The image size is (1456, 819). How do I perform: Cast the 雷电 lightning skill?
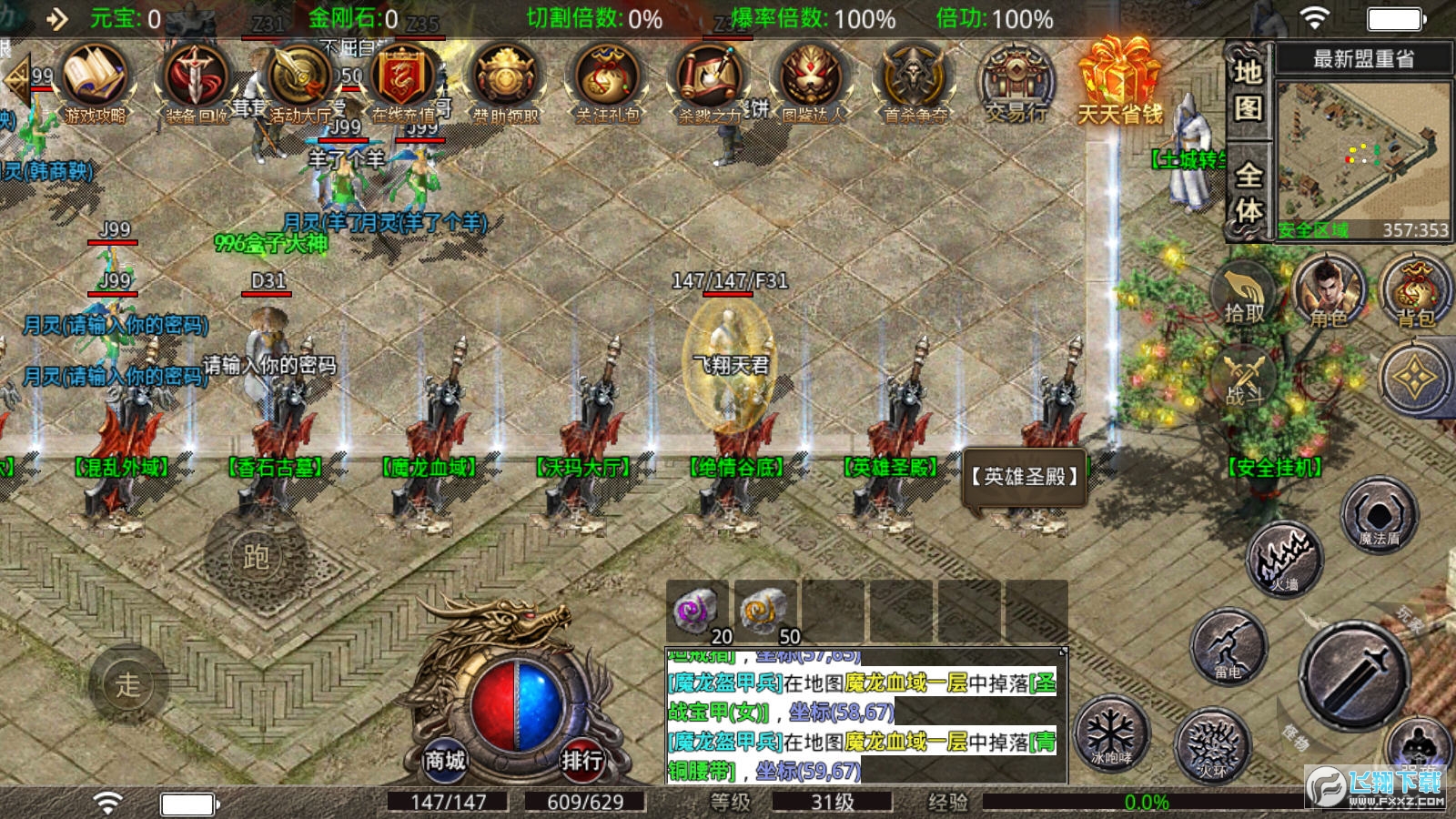(1228, 646)
